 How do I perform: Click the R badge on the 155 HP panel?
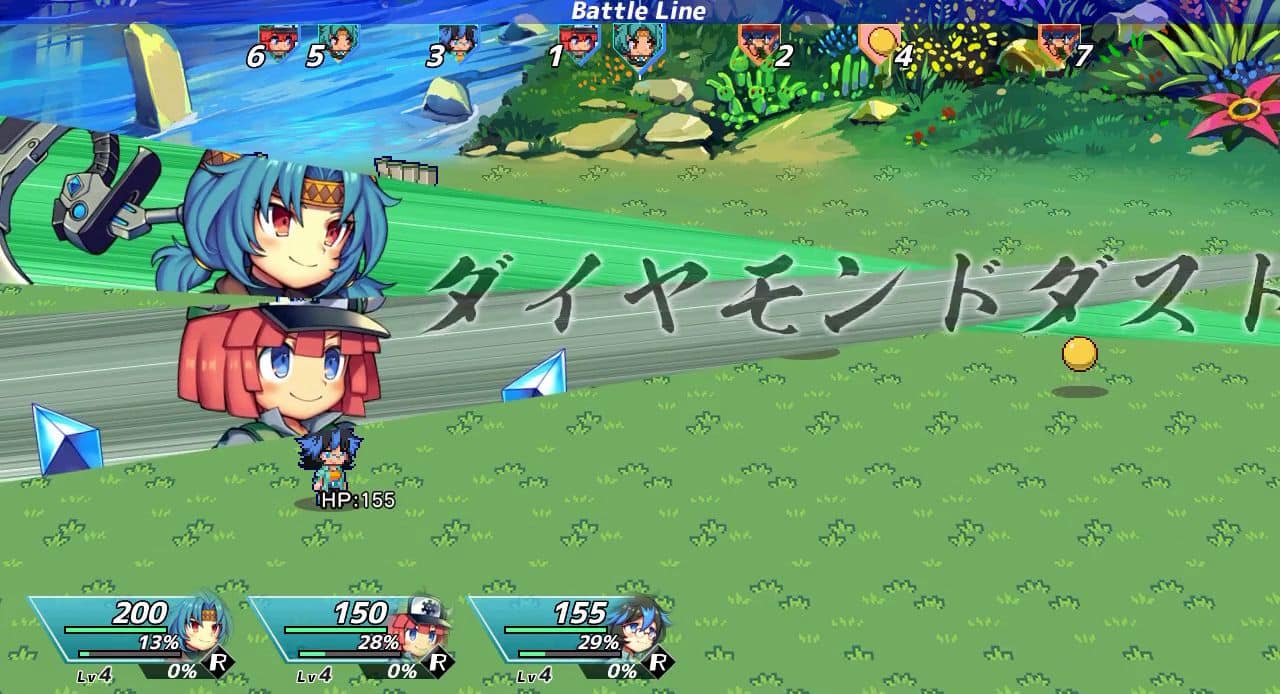tap(657, 662)
